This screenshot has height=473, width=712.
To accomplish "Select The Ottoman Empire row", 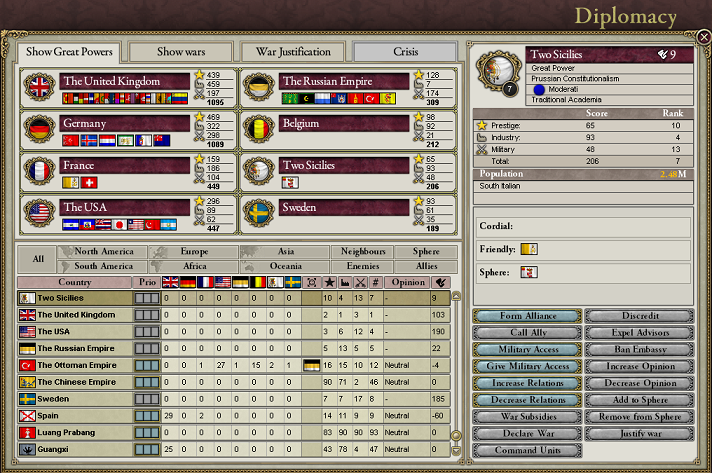I will point(77,365).
